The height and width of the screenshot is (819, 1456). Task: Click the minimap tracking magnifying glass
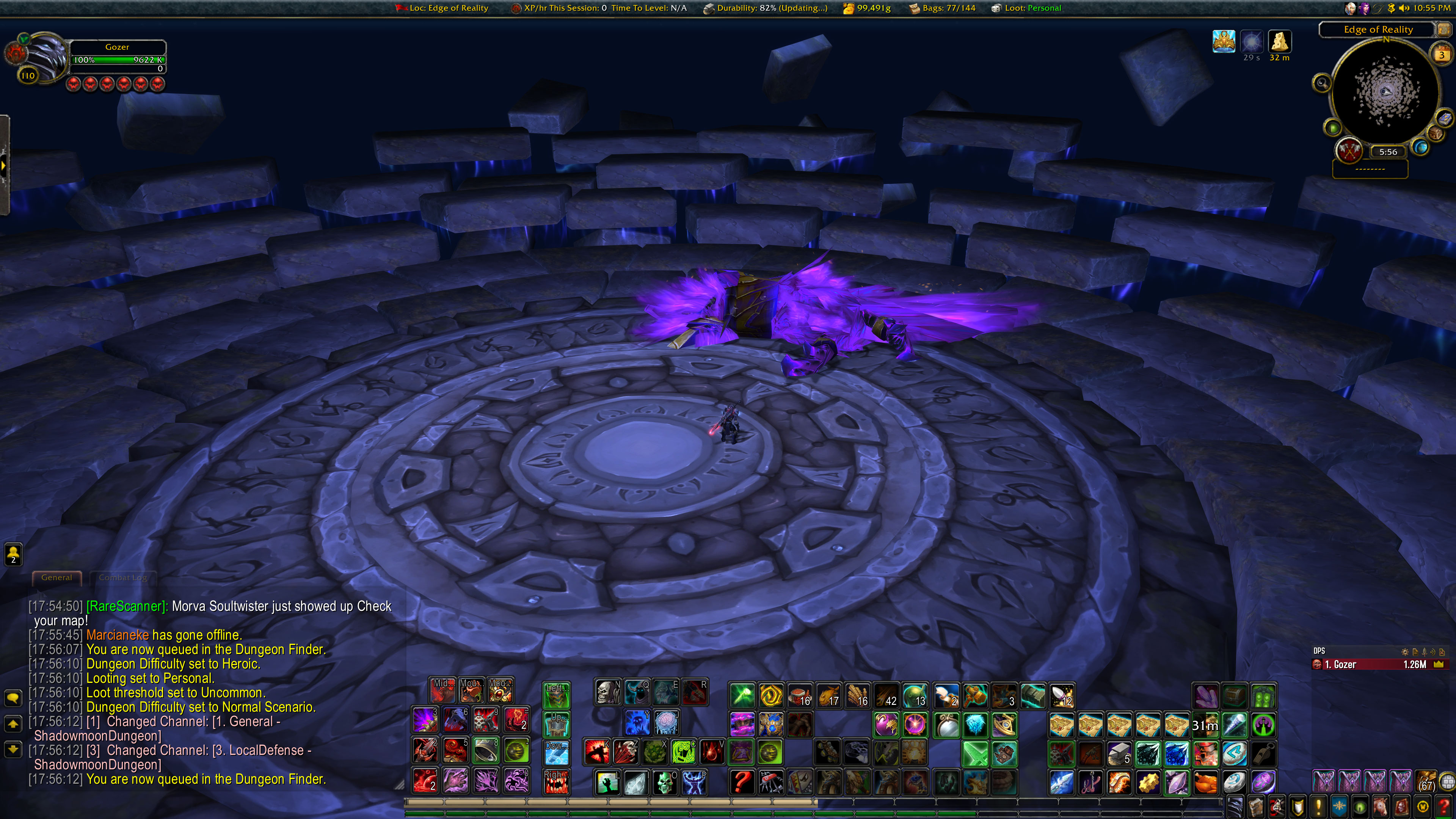(1321, 84)
